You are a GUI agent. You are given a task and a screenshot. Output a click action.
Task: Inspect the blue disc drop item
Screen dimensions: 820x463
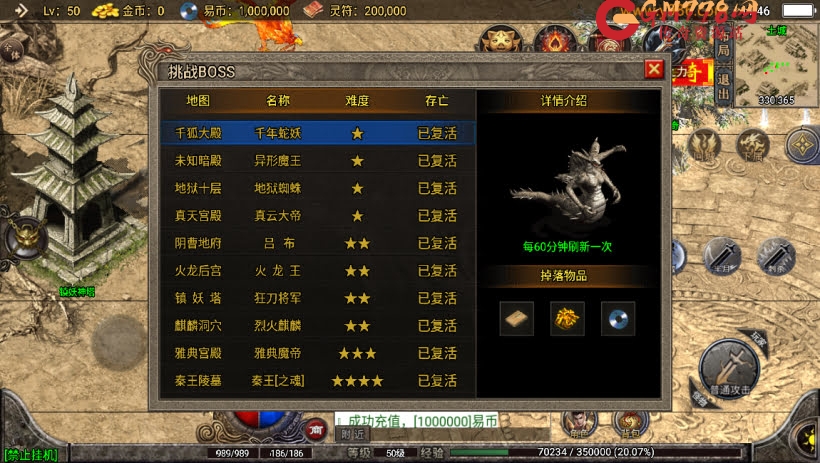pyautogui.click(x=618, y=318)
